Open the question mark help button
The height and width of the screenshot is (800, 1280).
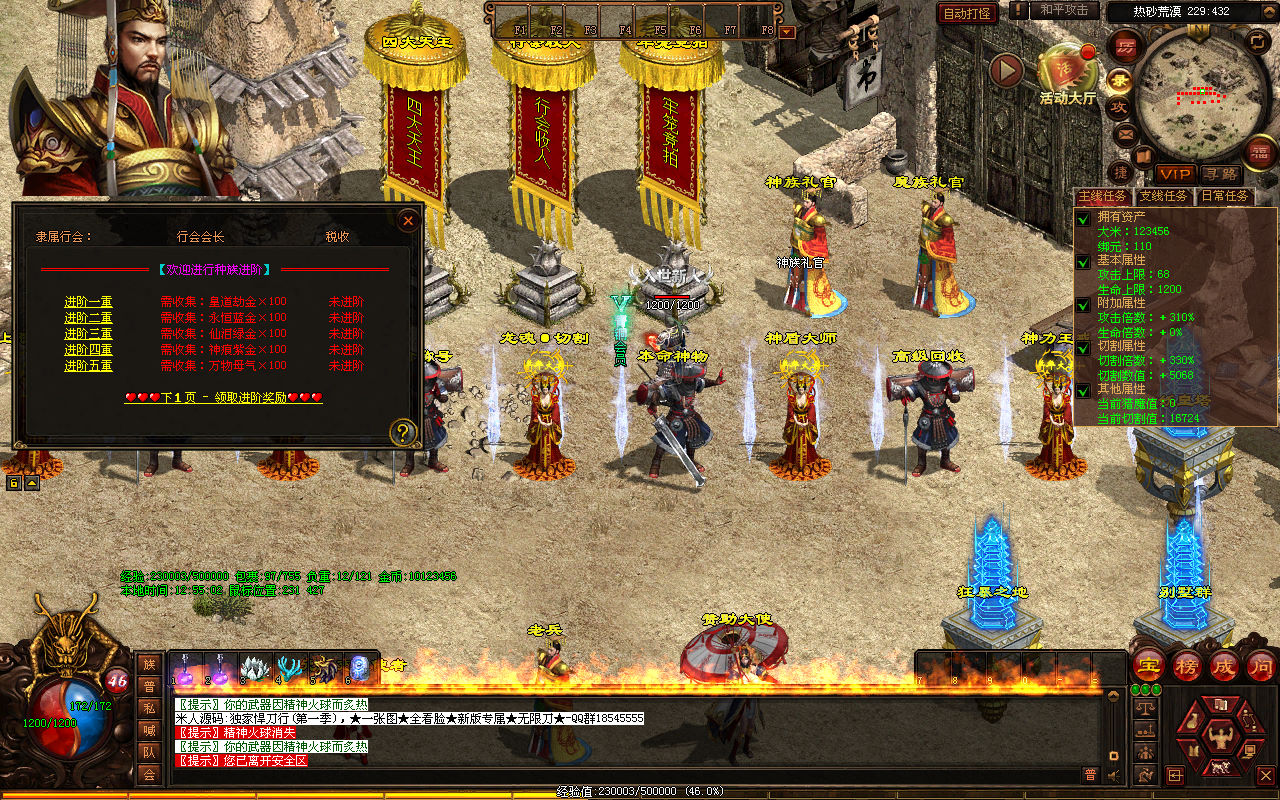tap(403, 432)
